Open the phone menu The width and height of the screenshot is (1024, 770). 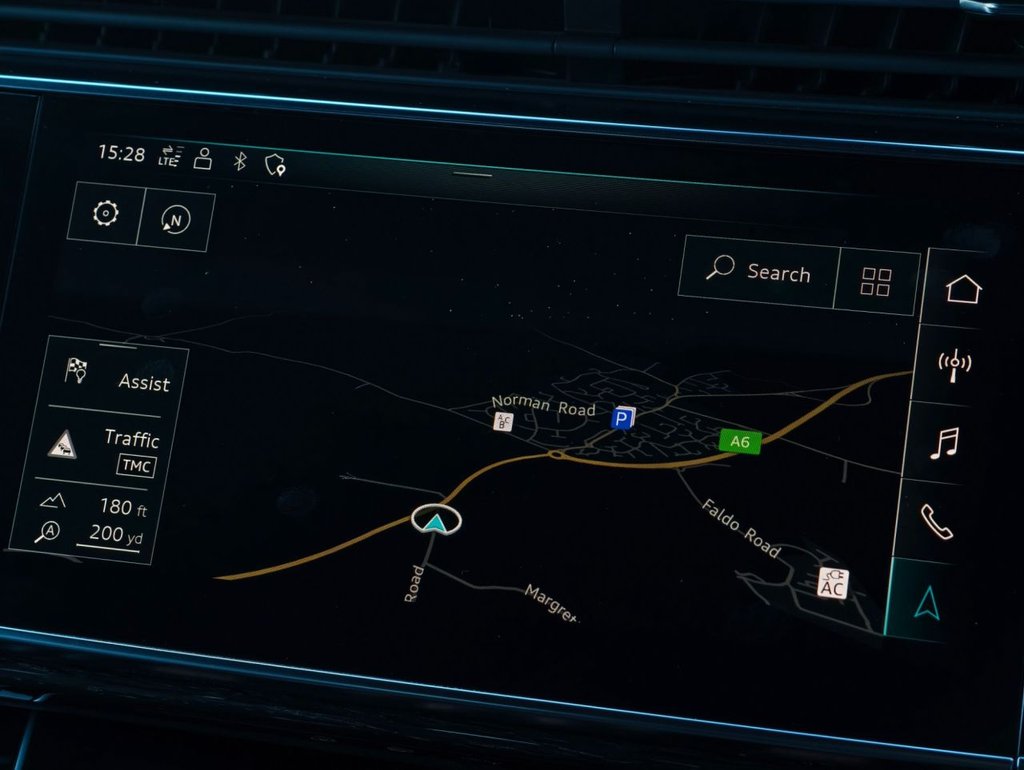click(x=937, y=520)
